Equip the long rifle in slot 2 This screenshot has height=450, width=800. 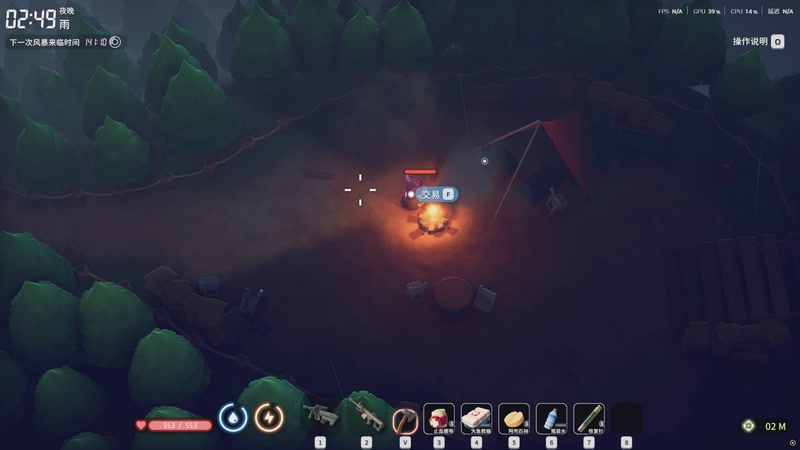(x=365, y=416)
